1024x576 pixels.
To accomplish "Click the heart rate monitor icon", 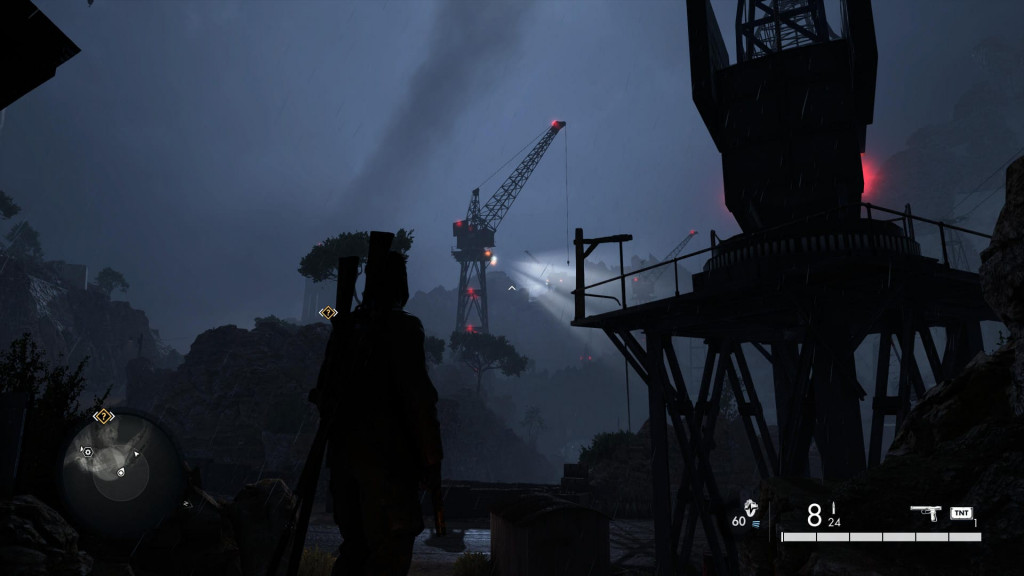I will click(752, 506).
